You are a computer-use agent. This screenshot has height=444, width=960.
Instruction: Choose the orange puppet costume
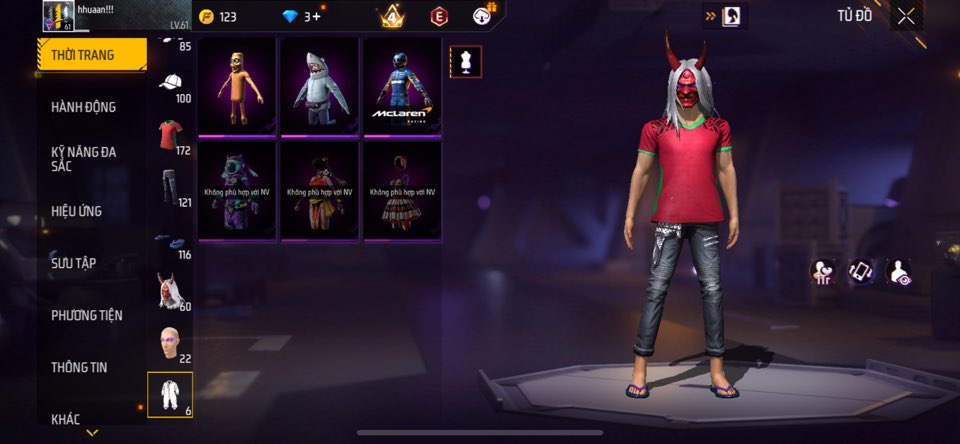238,86
